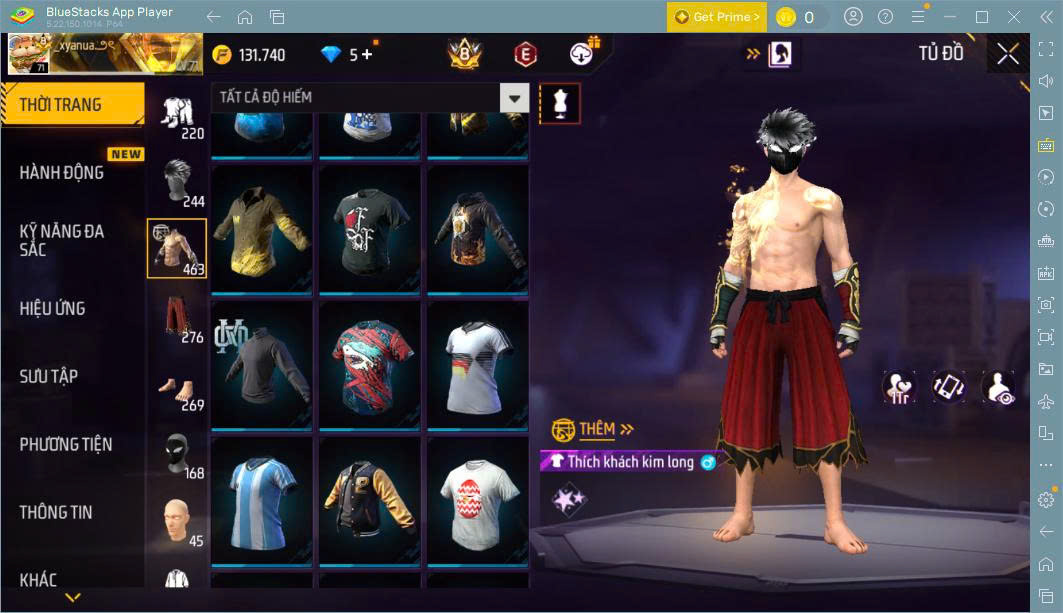Screen dimensions: 1063x613
Task: Close the Tủ Đồ wardrobe screen
Action: tap(1007, 54)
